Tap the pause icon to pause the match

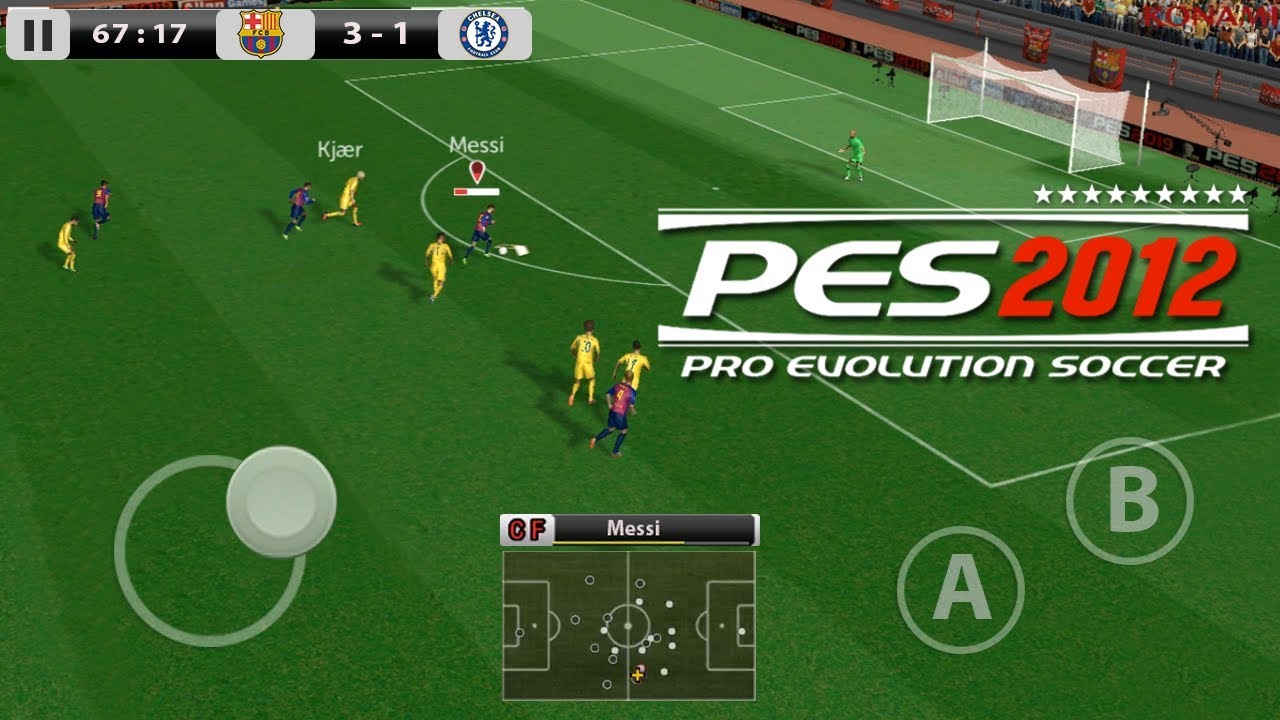pyautogui.click(x=39, y=33)
